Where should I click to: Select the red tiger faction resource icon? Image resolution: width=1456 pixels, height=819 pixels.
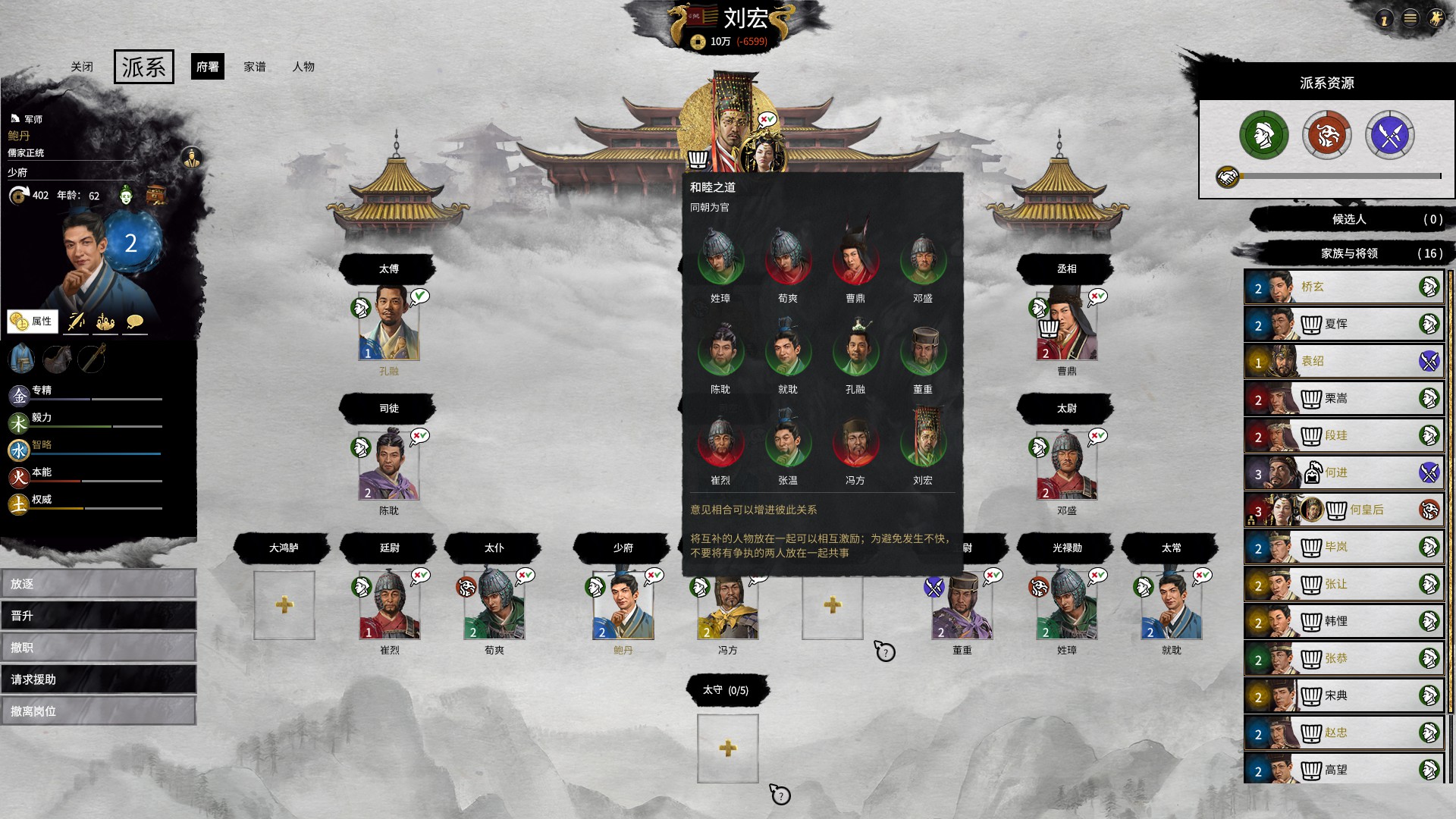point(1327,134)
